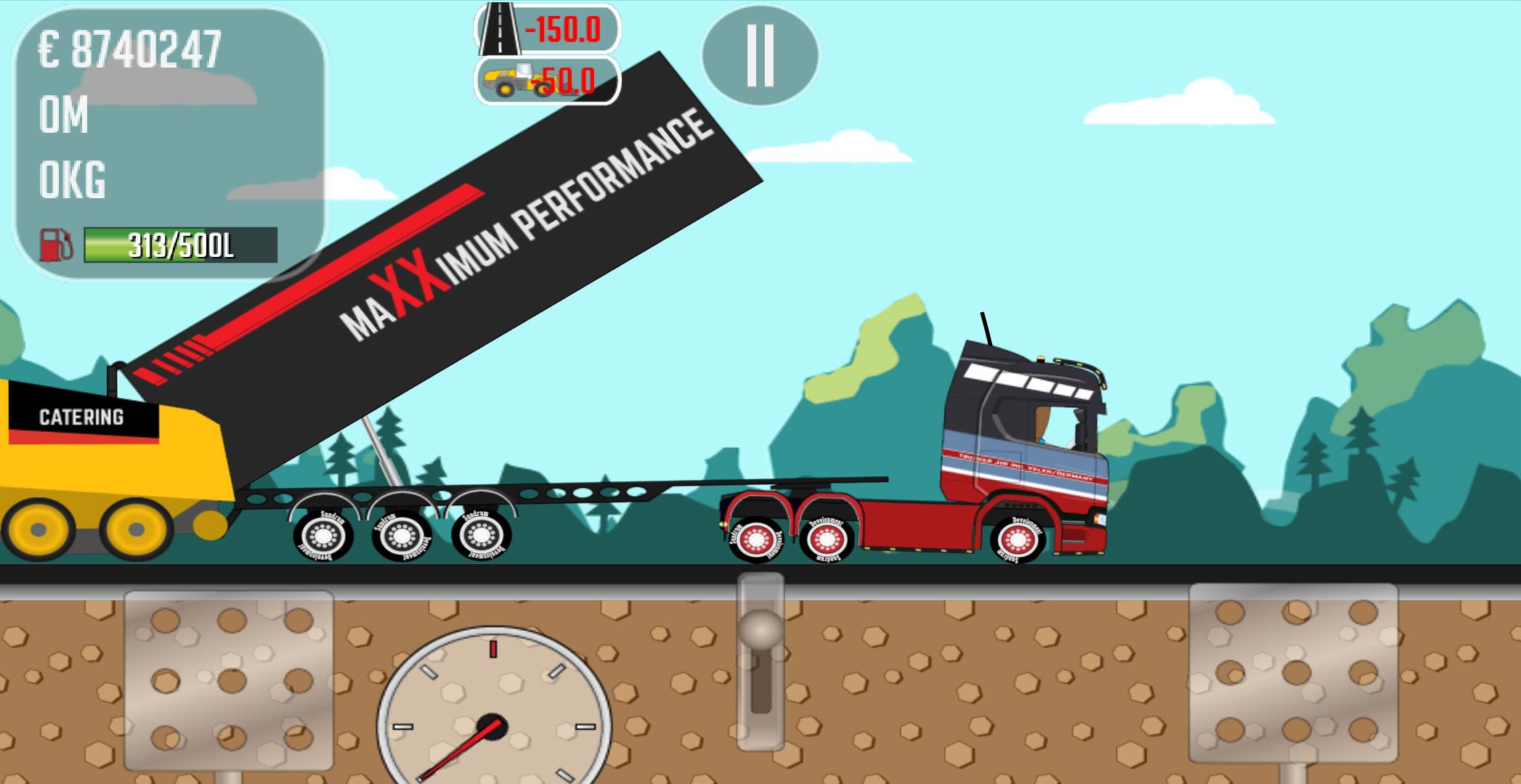Click the road toll icon

[500, 30]
